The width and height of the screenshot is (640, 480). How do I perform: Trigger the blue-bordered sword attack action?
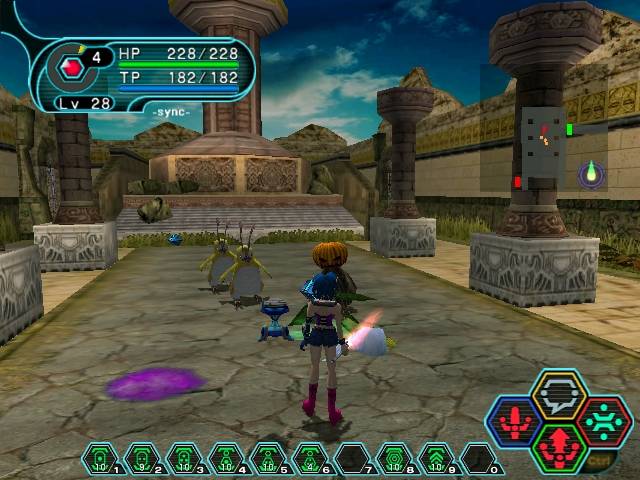(x=514, y=421)
